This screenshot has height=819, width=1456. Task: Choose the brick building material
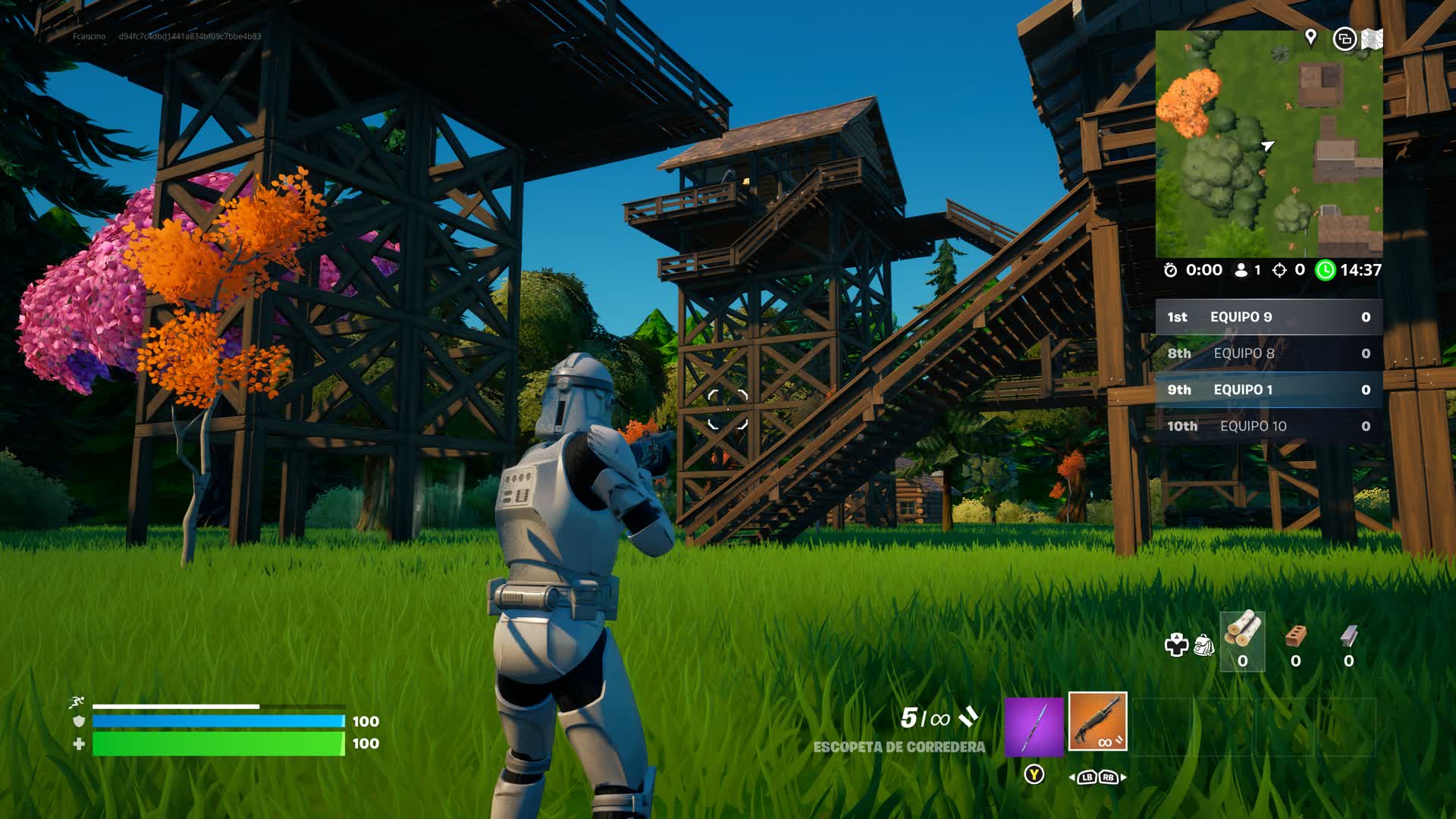click(x=1296, y=641)
